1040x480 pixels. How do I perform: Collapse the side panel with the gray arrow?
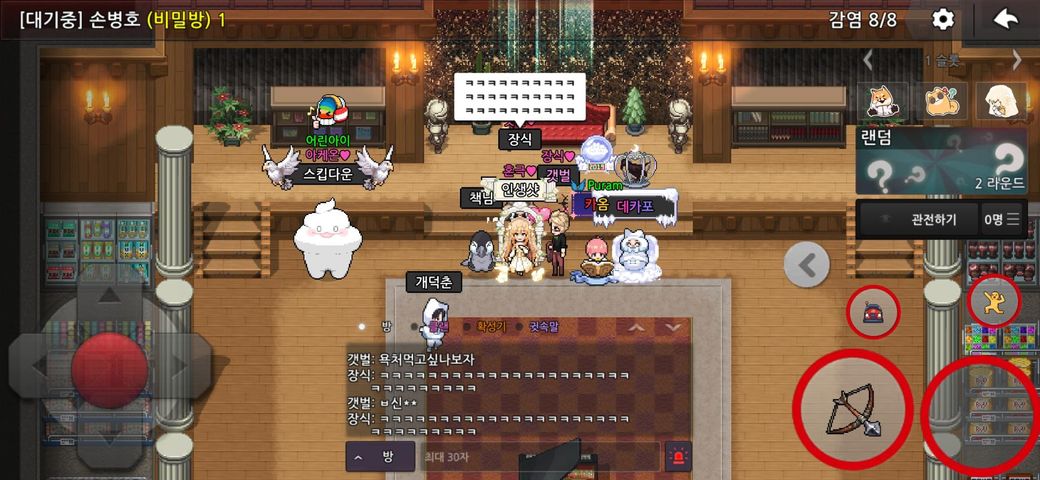coord(807,265)
